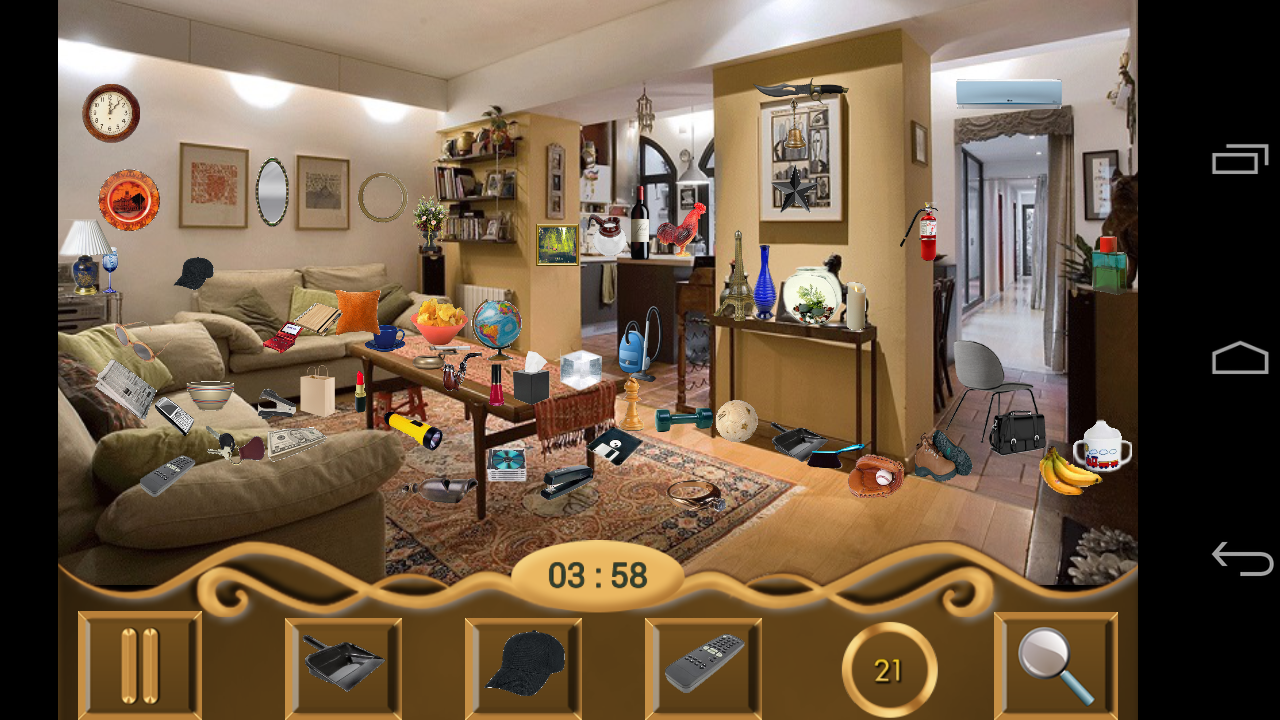Select the dustpan in the objects bar
Viewport: 1280px width, 720px height.
(342, 660)
